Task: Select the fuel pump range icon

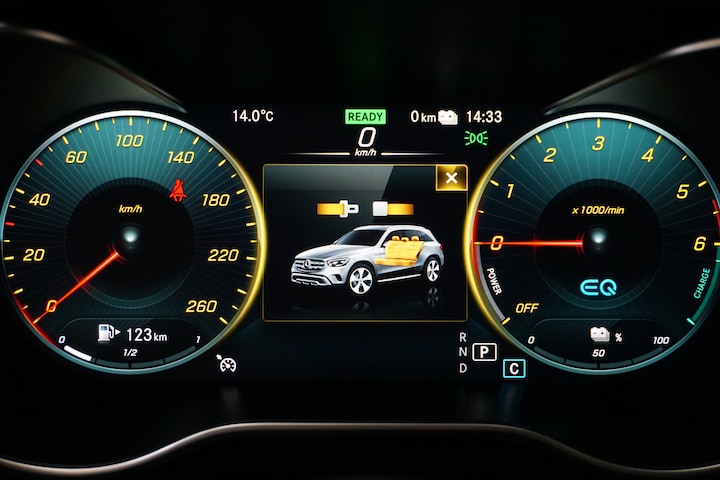Action: tap(108, 333)
